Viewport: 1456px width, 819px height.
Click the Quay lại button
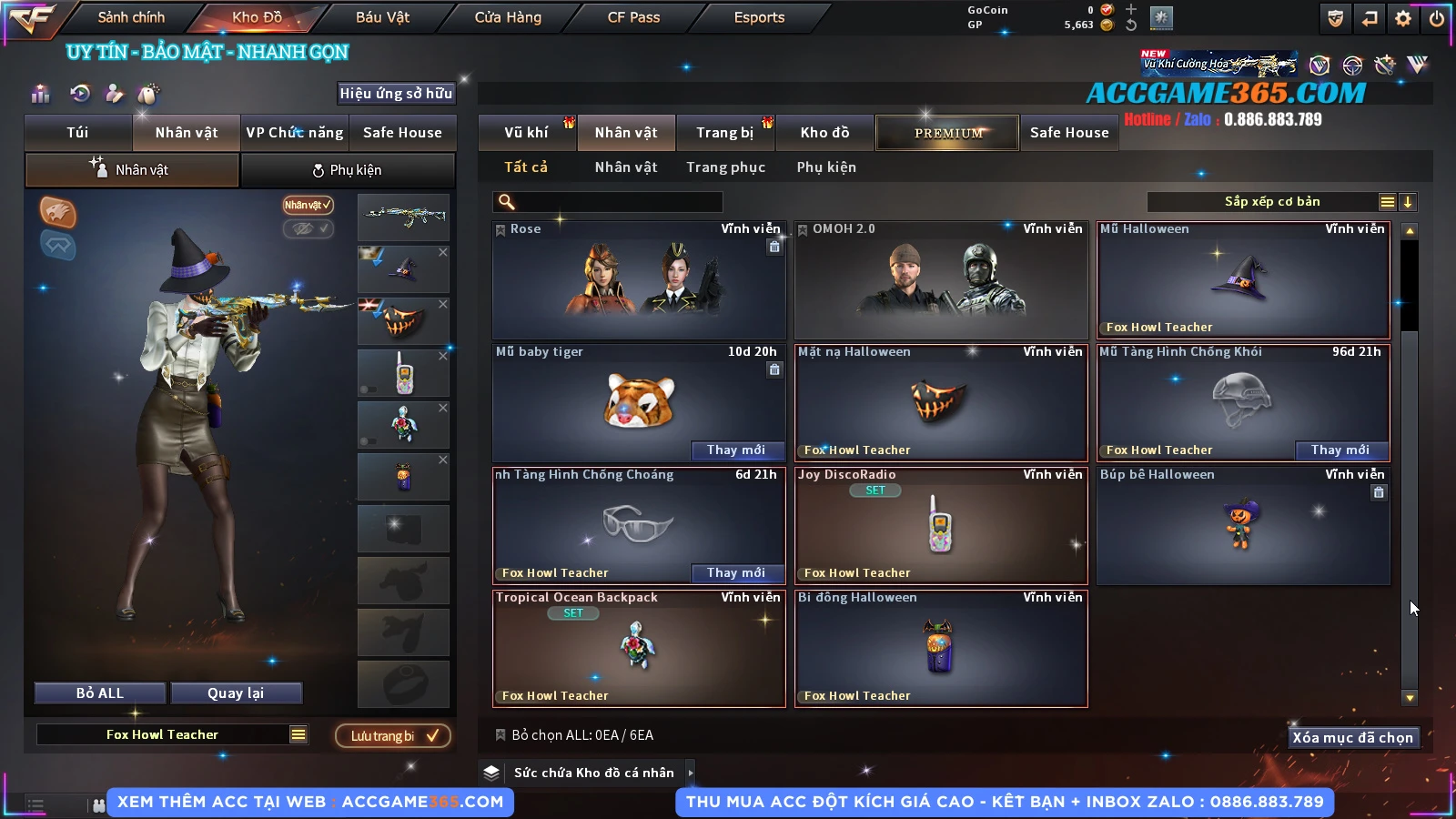[x=236, y=693]
